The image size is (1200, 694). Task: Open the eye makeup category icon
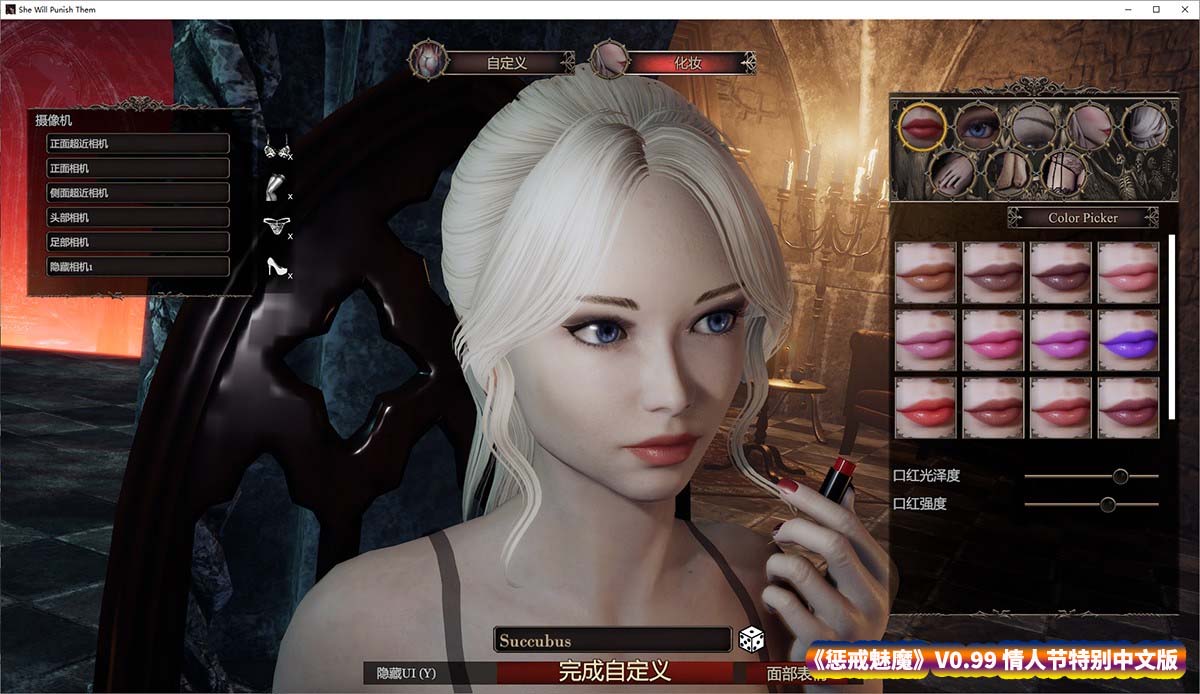977,126
